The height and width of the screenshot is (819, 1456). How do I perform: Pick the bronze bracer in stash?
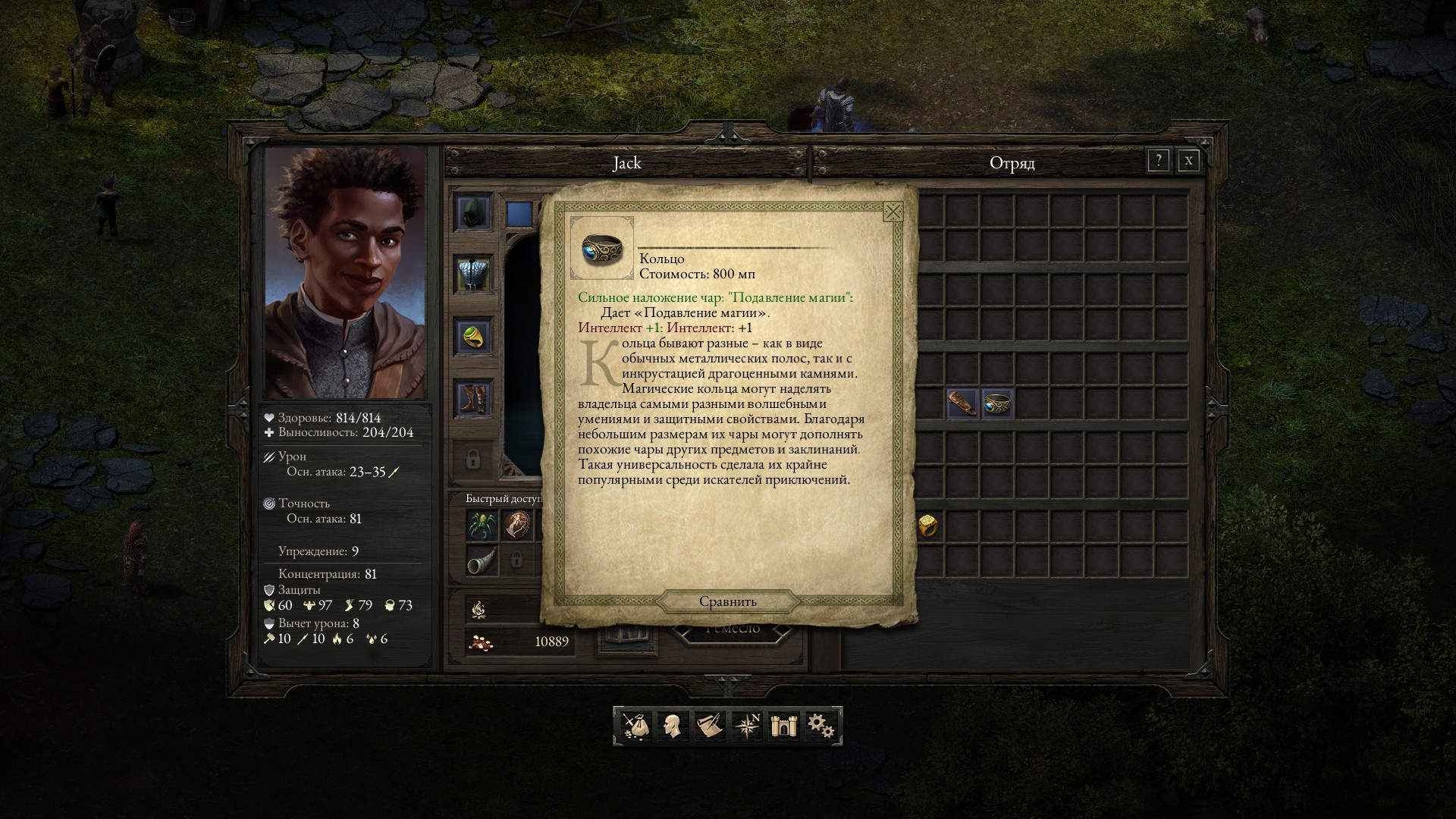click(962, 403)
